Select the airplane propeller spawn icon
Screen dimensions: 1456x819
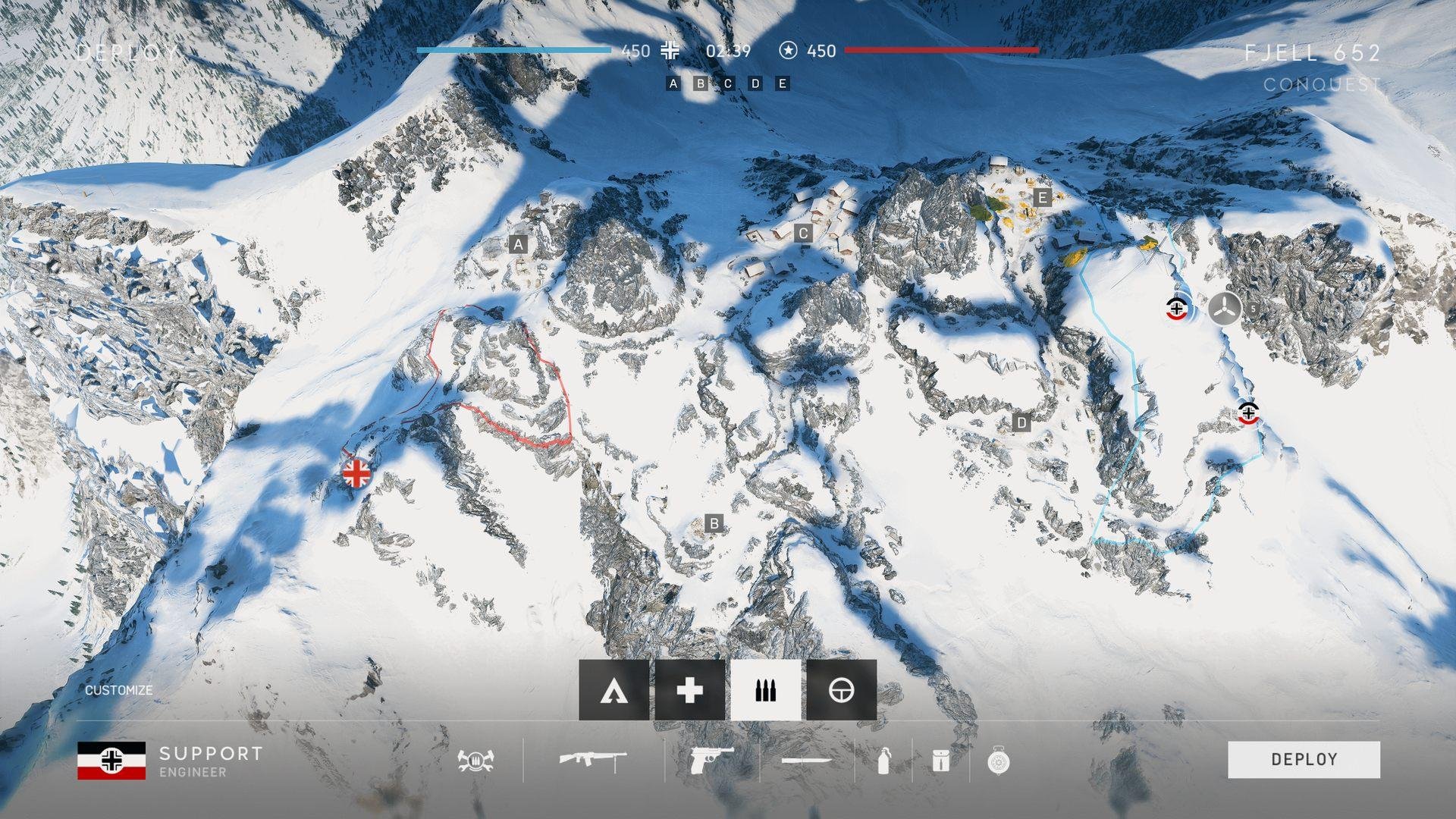pos(1224,309)
